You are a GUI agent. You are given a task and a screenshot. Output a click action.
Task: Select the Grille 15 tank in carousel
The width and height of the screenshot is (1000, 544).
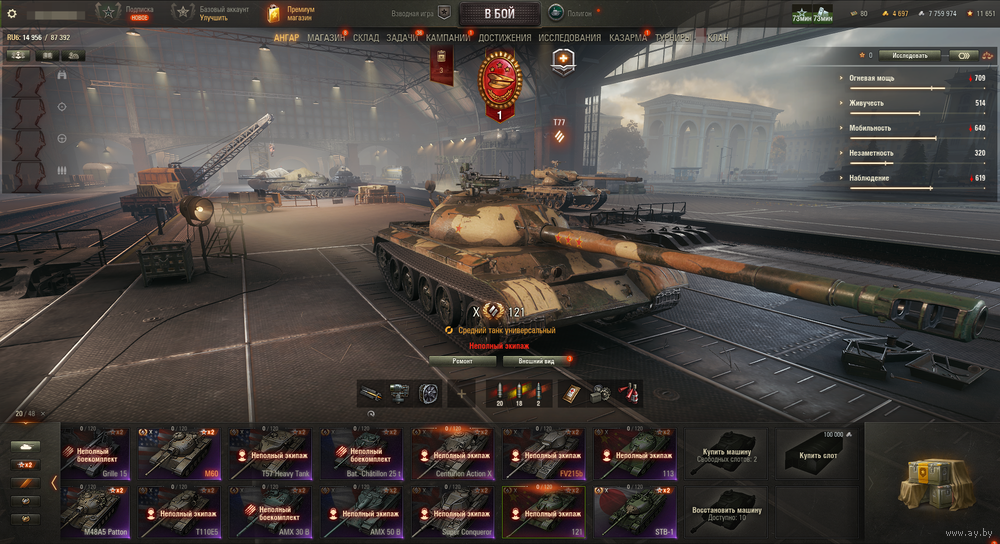(96, 454)
